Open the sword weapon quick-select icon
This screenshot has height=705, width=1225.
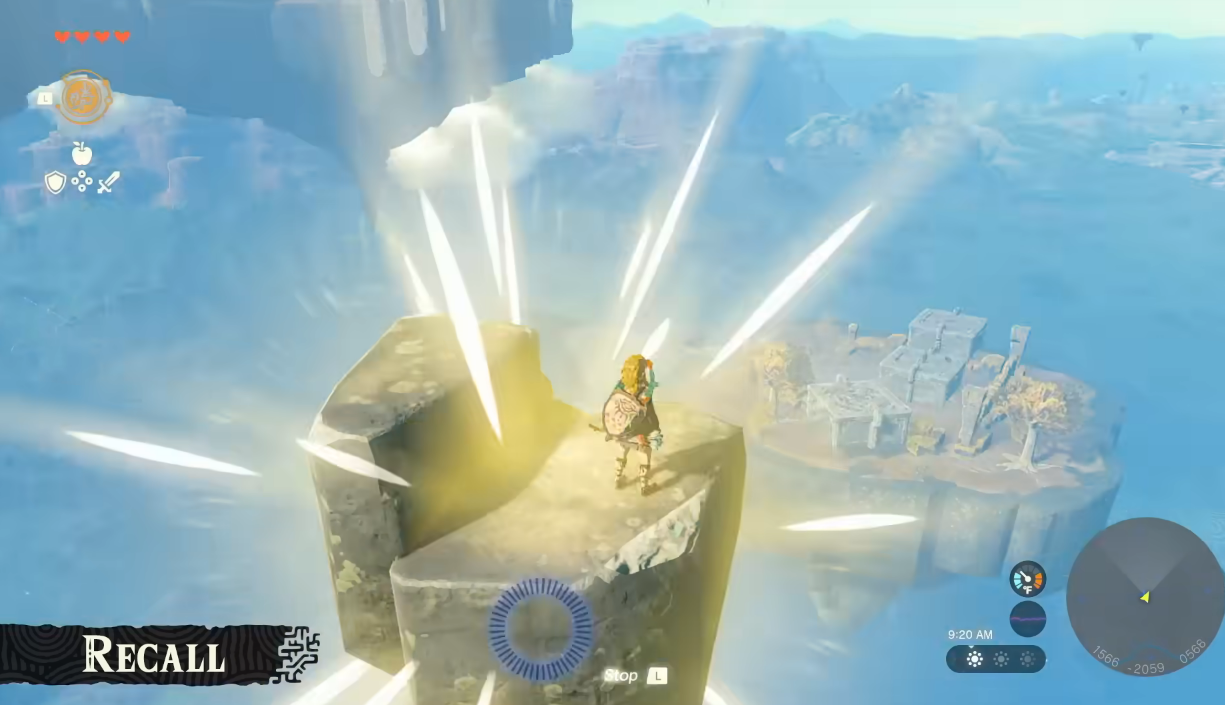108,182
